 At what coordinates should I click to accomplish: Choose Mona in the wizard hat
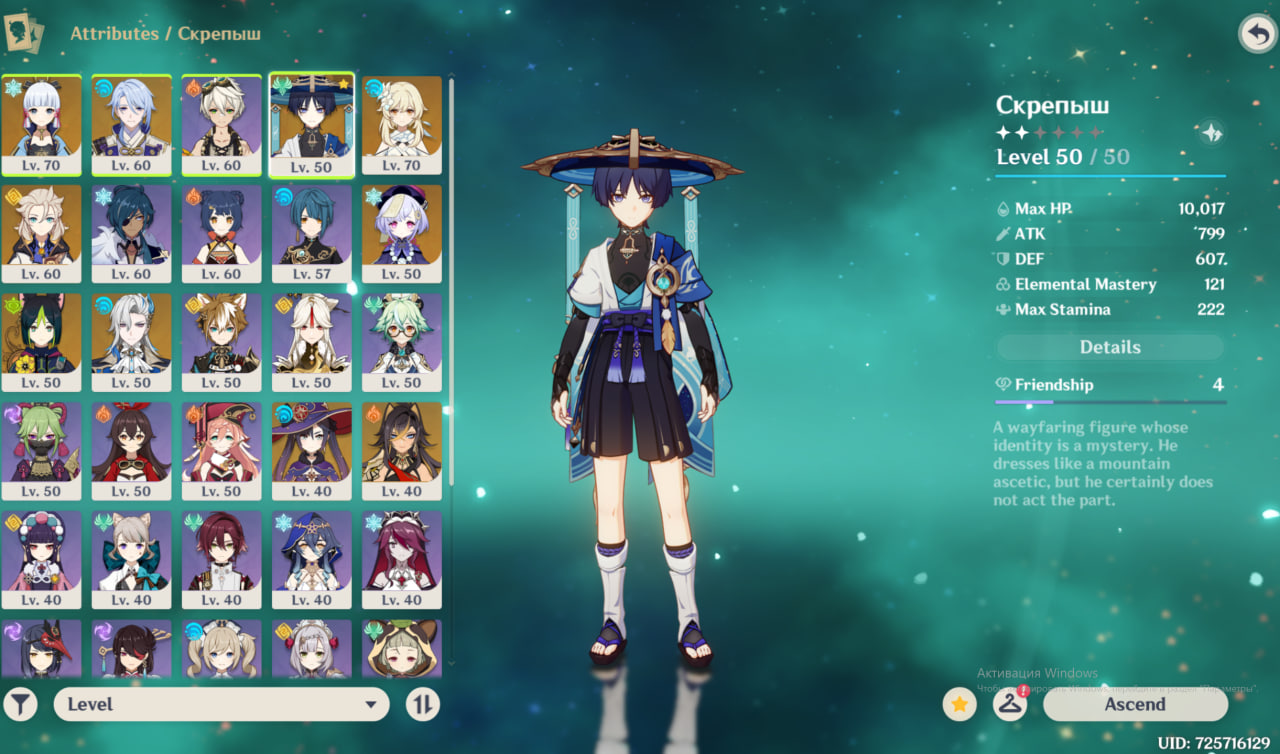(311, 450)
